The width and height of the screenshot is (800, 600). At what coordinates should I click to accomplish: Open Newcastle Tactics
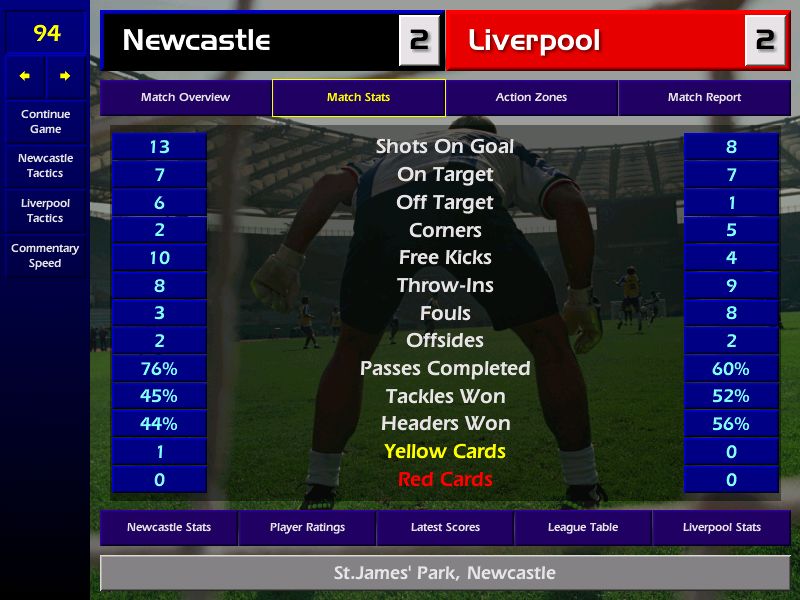click(45, 165)
